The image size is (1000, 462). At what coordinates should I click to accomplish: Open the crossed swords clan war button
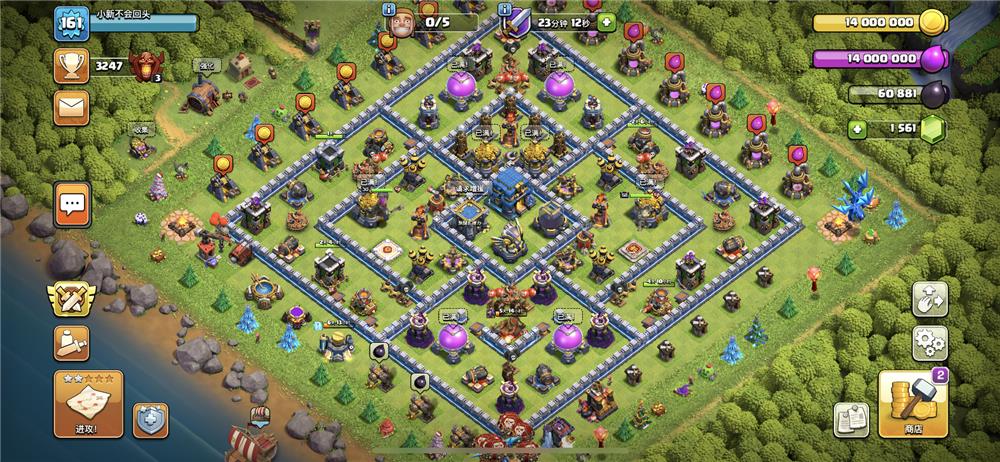pos(72,300)
